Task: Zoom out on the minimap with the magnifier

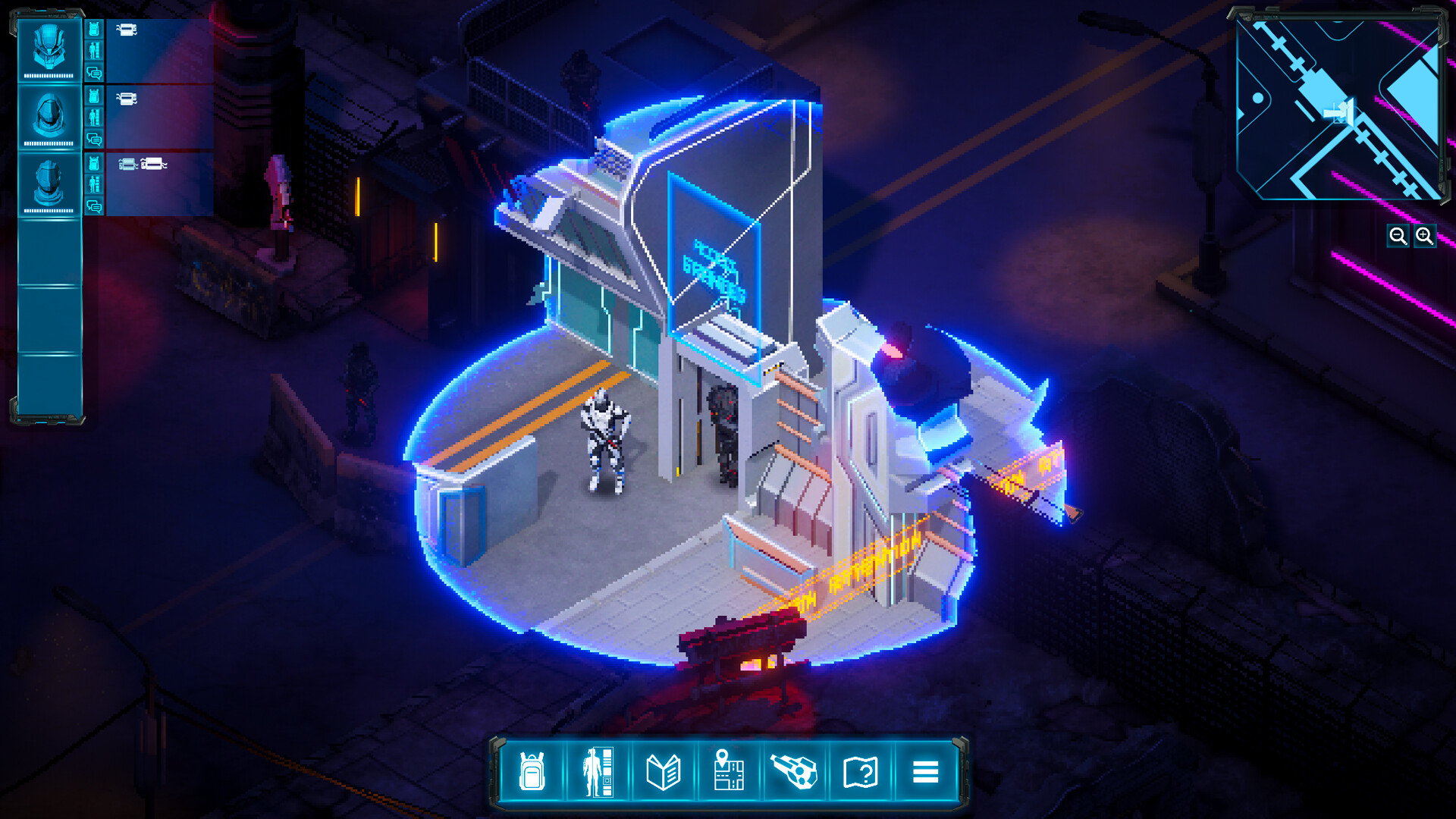Action: click(1399, 237)
